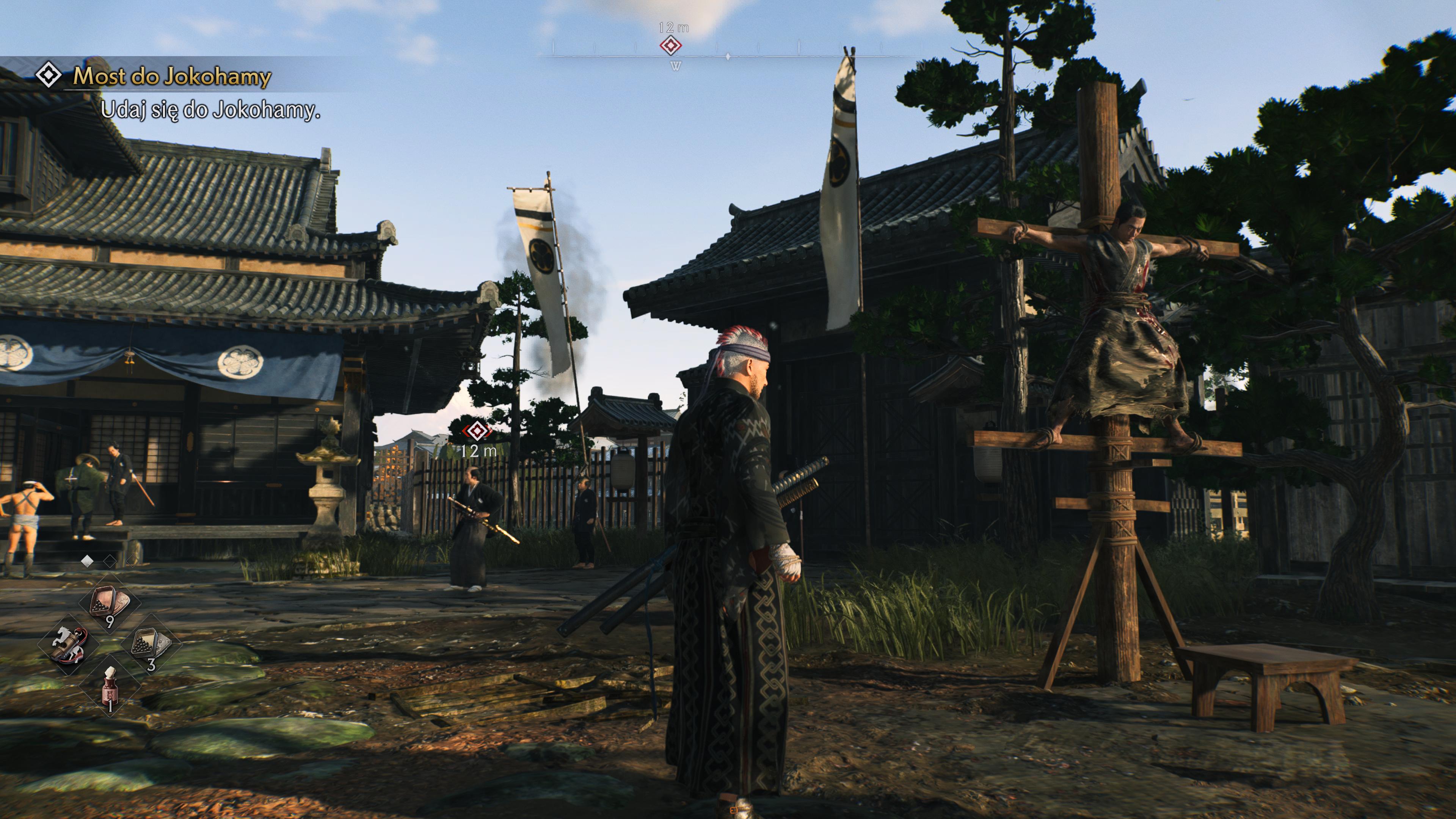The height and width of the screenshot is (819, 1456).
Task: Open the Most do Jokohamy quest tracker
Action: point(172,76)
